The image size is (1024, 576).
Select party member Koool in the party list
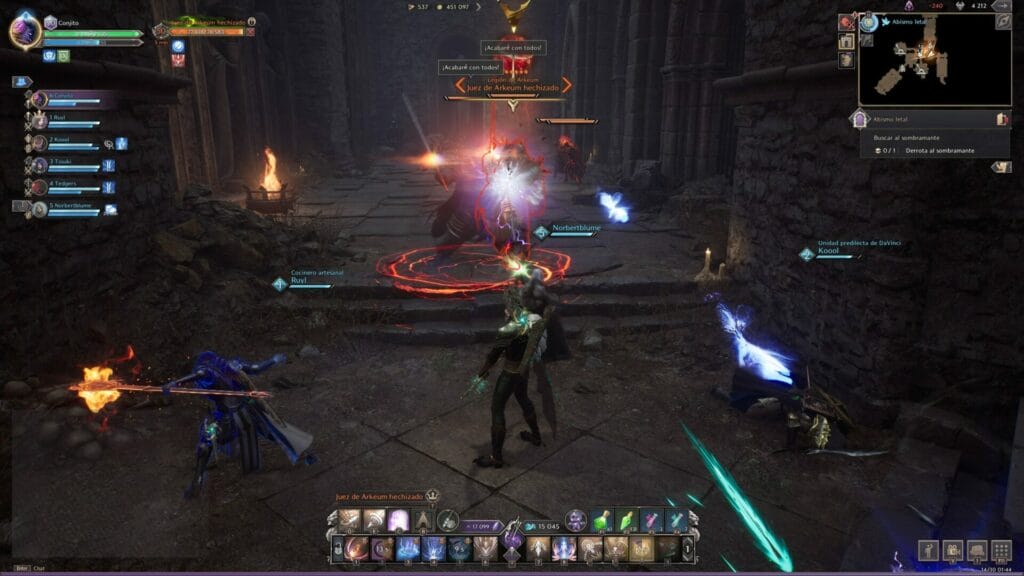(62, 142)
